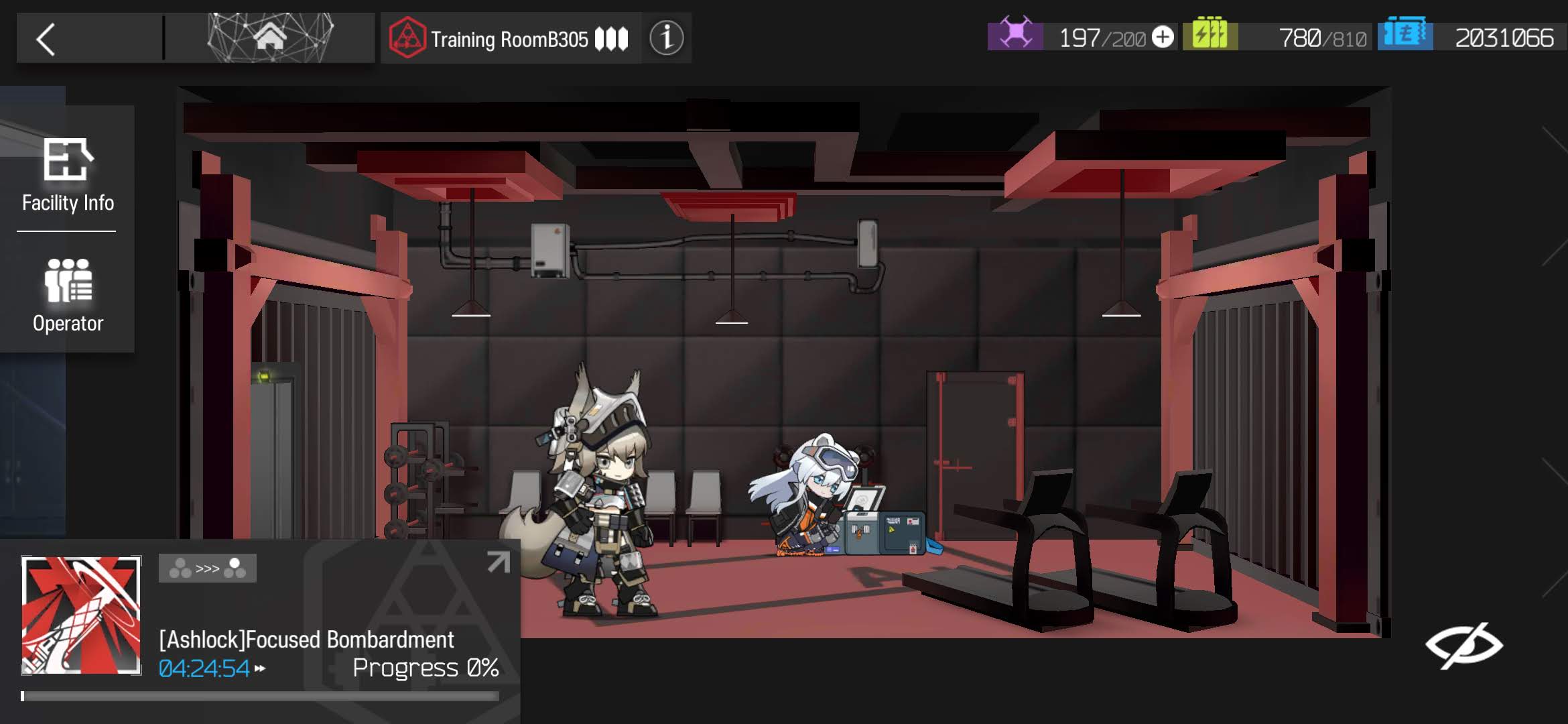Add drones with the plus button
This screenshot has width=1568, height=724.
(1163, 37)
